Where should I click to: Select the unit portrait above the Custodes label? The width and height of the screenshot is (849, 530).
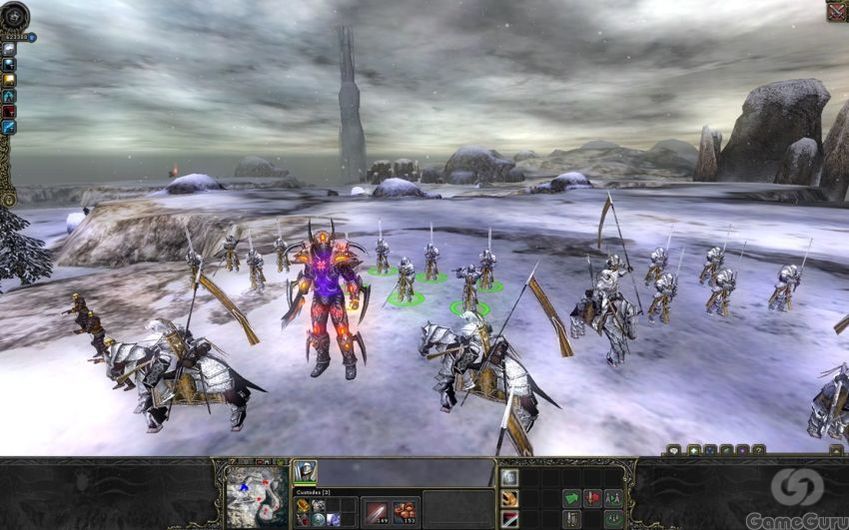click(x=305, y=471)
